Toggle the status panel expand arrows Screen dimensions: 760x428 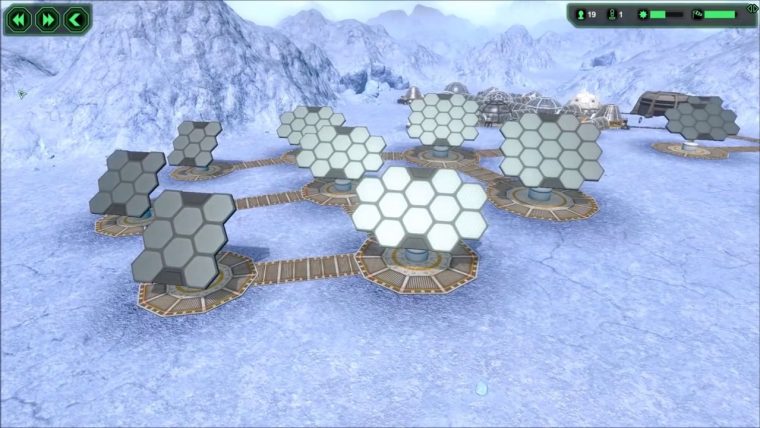pos(751,9)
